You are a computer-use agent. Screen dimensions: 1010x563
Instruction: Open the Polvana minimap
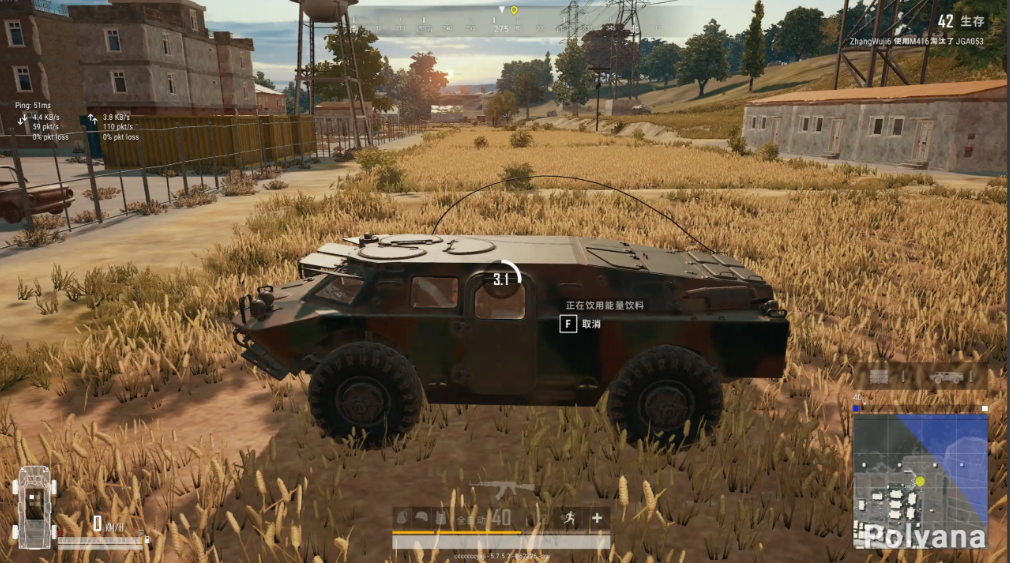(920, 480)
